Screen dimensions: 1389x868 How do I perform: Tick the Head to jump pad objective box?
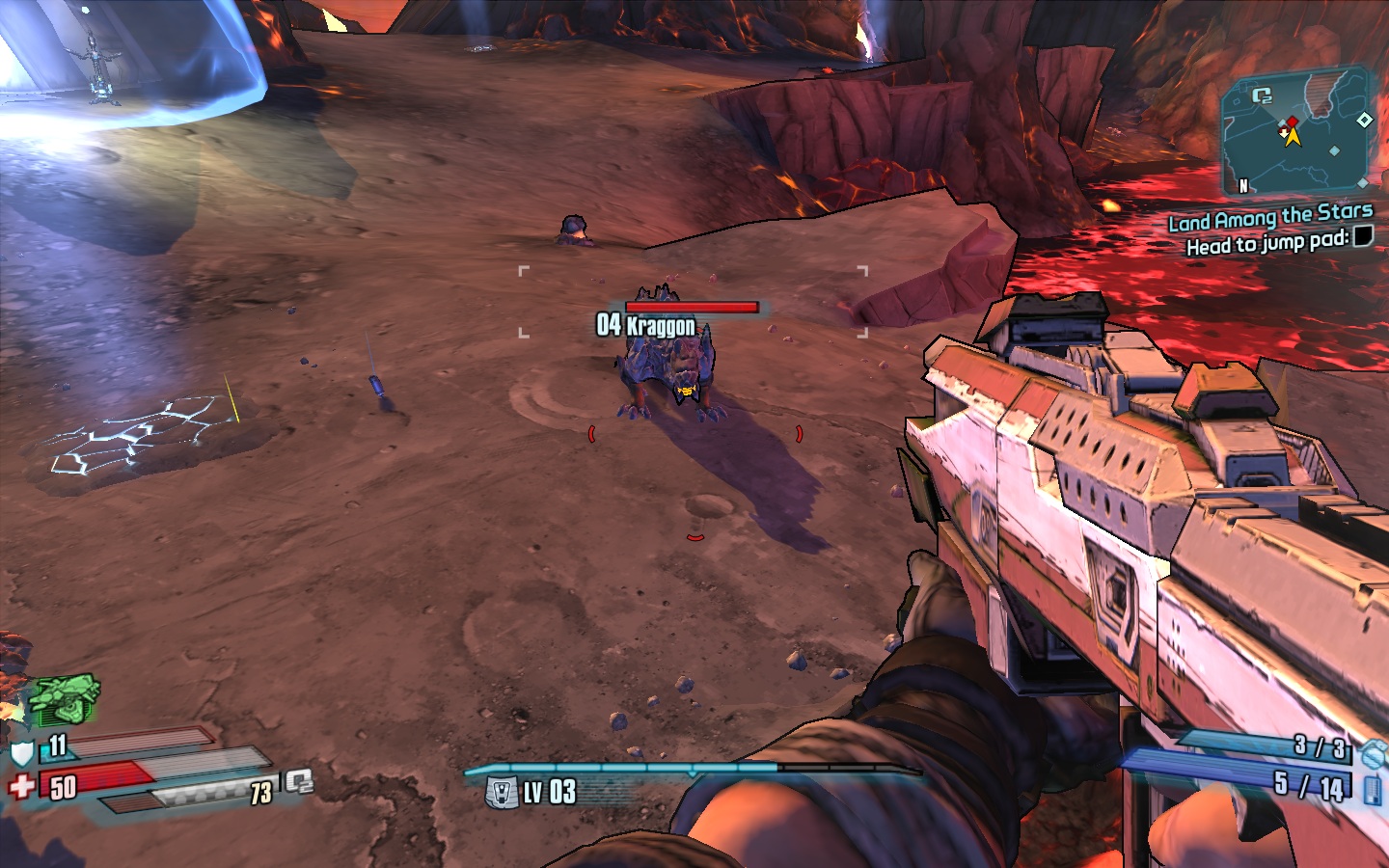[x=1362, y=236]
